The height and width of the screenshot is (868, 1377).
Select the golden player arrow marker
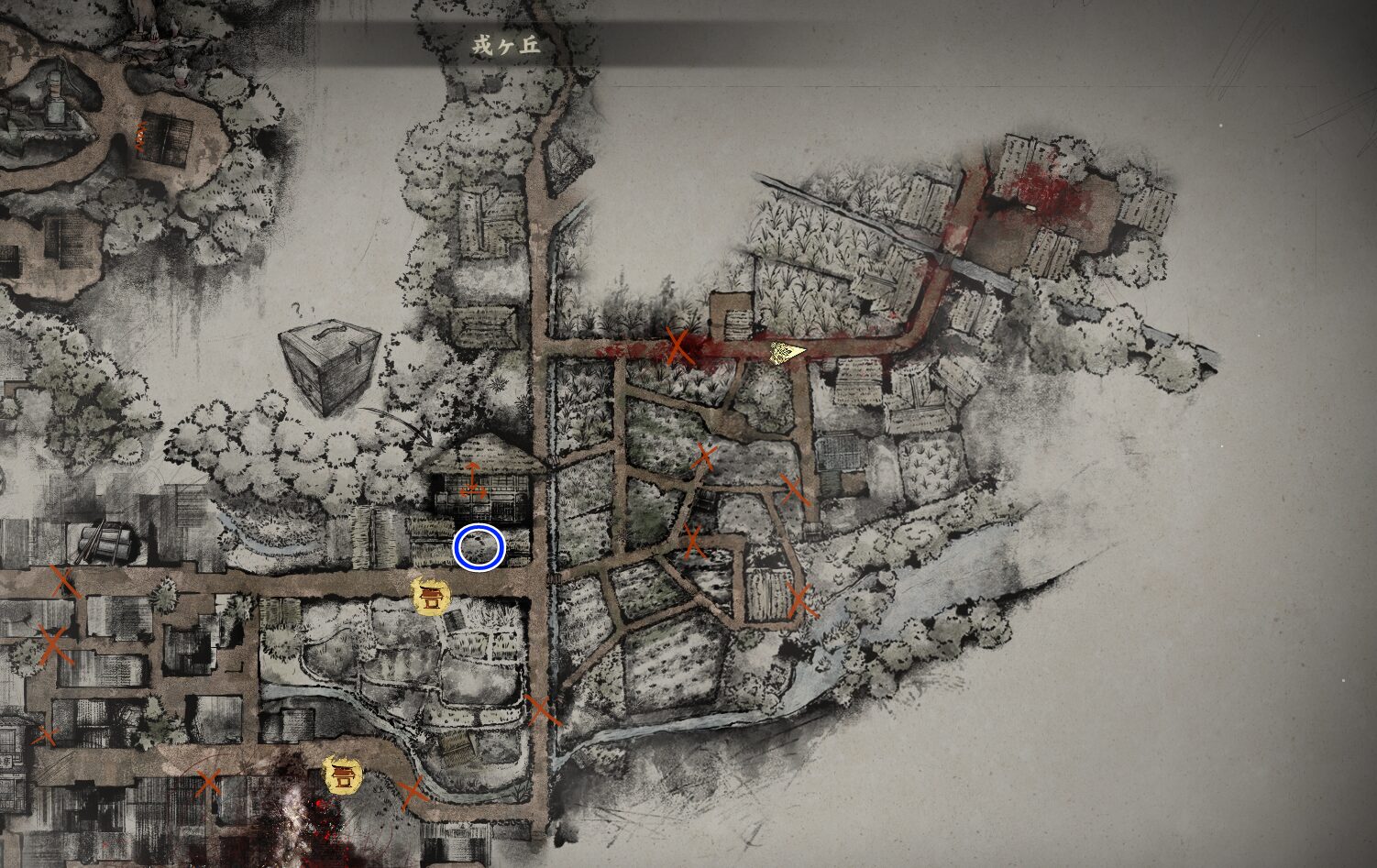point(784,352)
